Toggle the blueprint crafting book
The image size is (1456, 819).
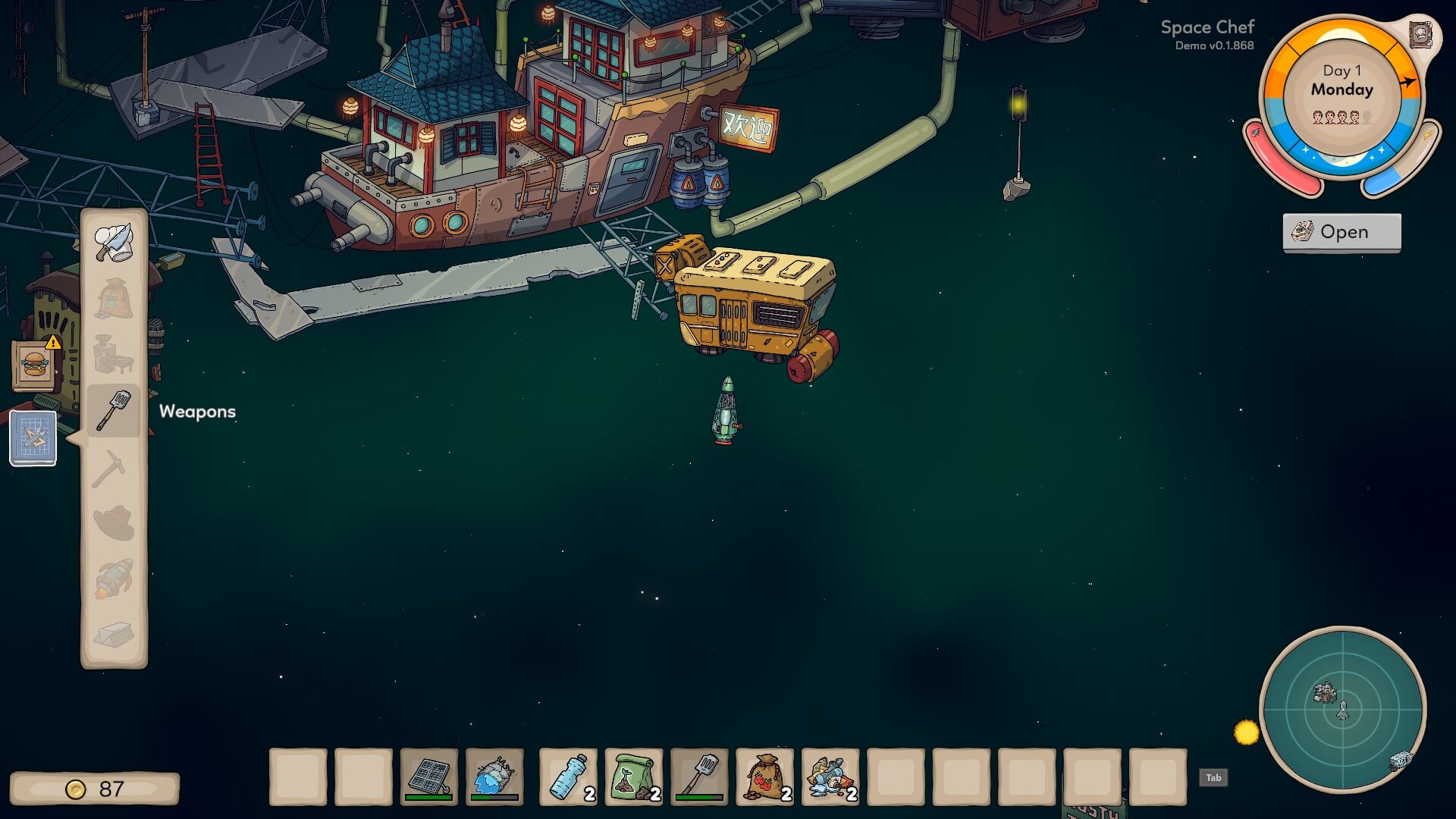click(x=33, y=438)
